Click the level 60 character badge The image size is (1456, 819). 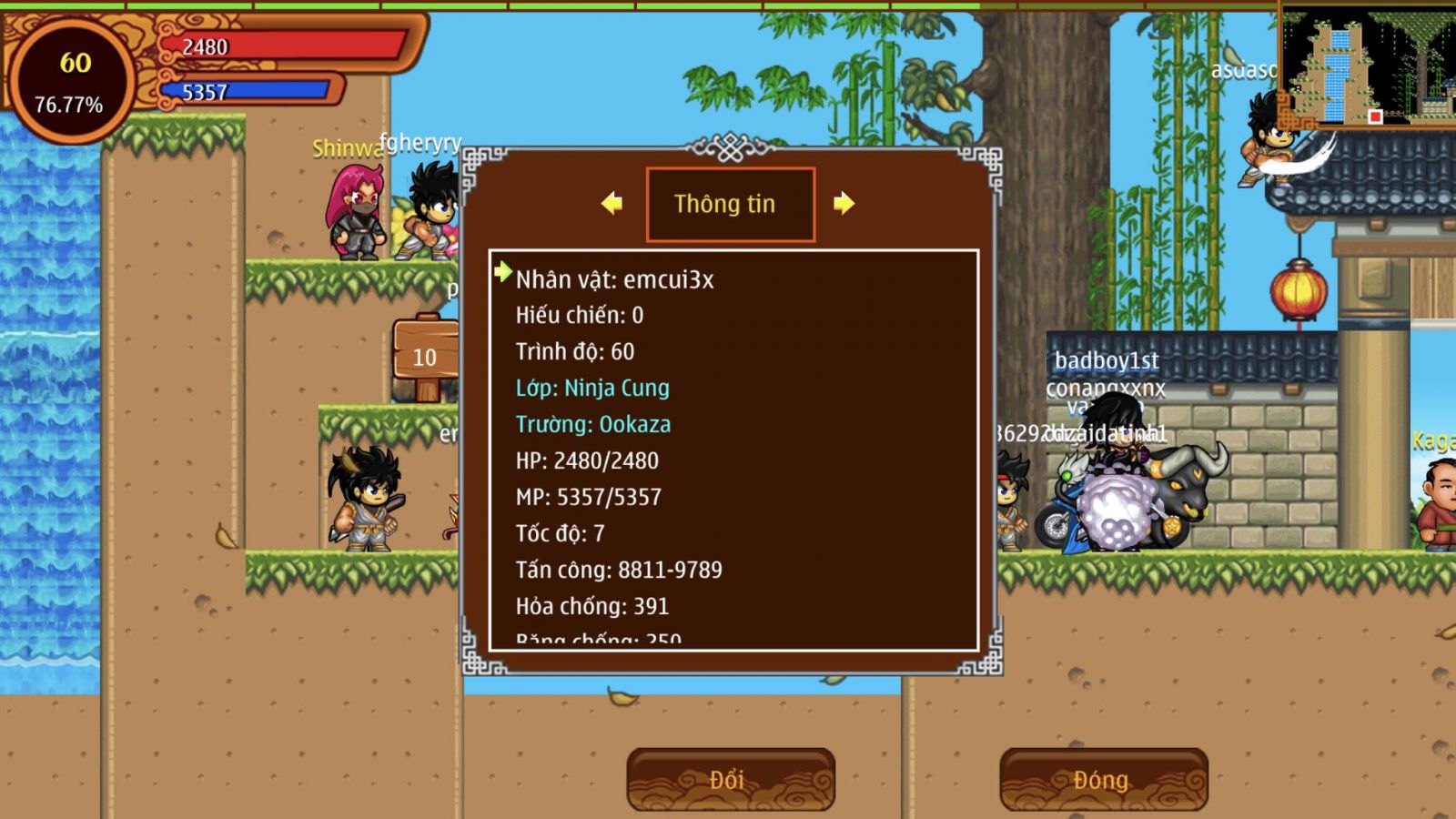(71, 82)
